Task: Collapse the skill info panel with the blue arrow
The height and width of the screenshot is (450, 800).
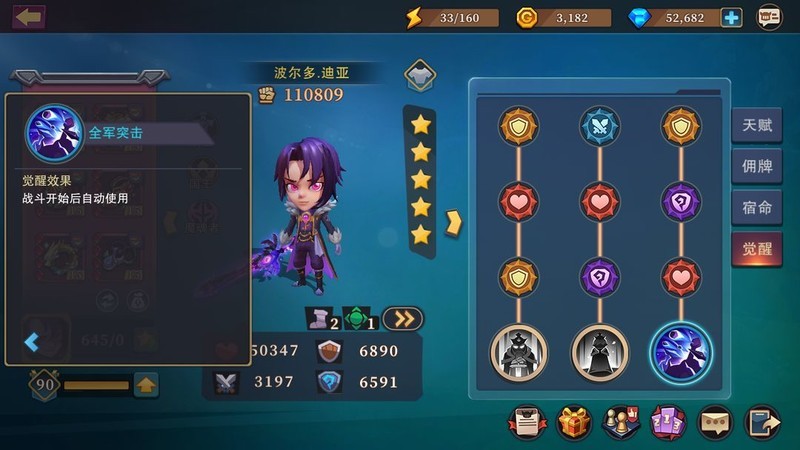Action: click(32, 343)
